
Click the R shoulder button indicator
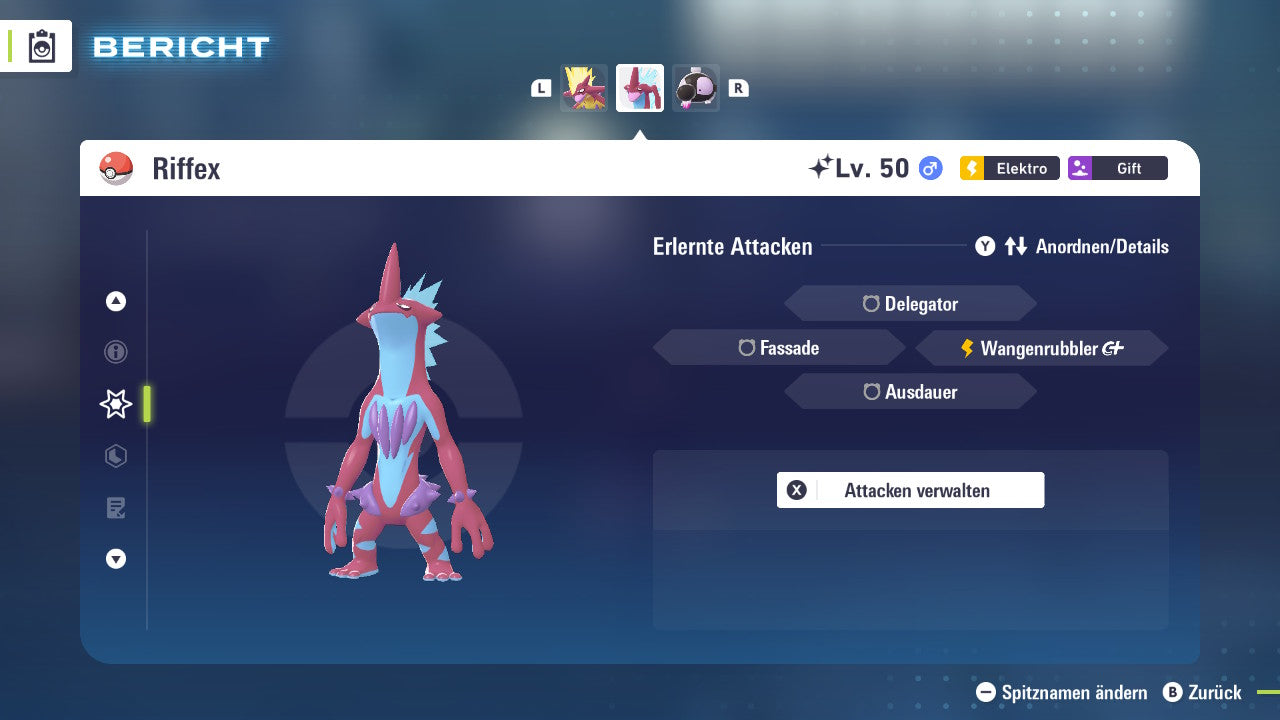739,87
